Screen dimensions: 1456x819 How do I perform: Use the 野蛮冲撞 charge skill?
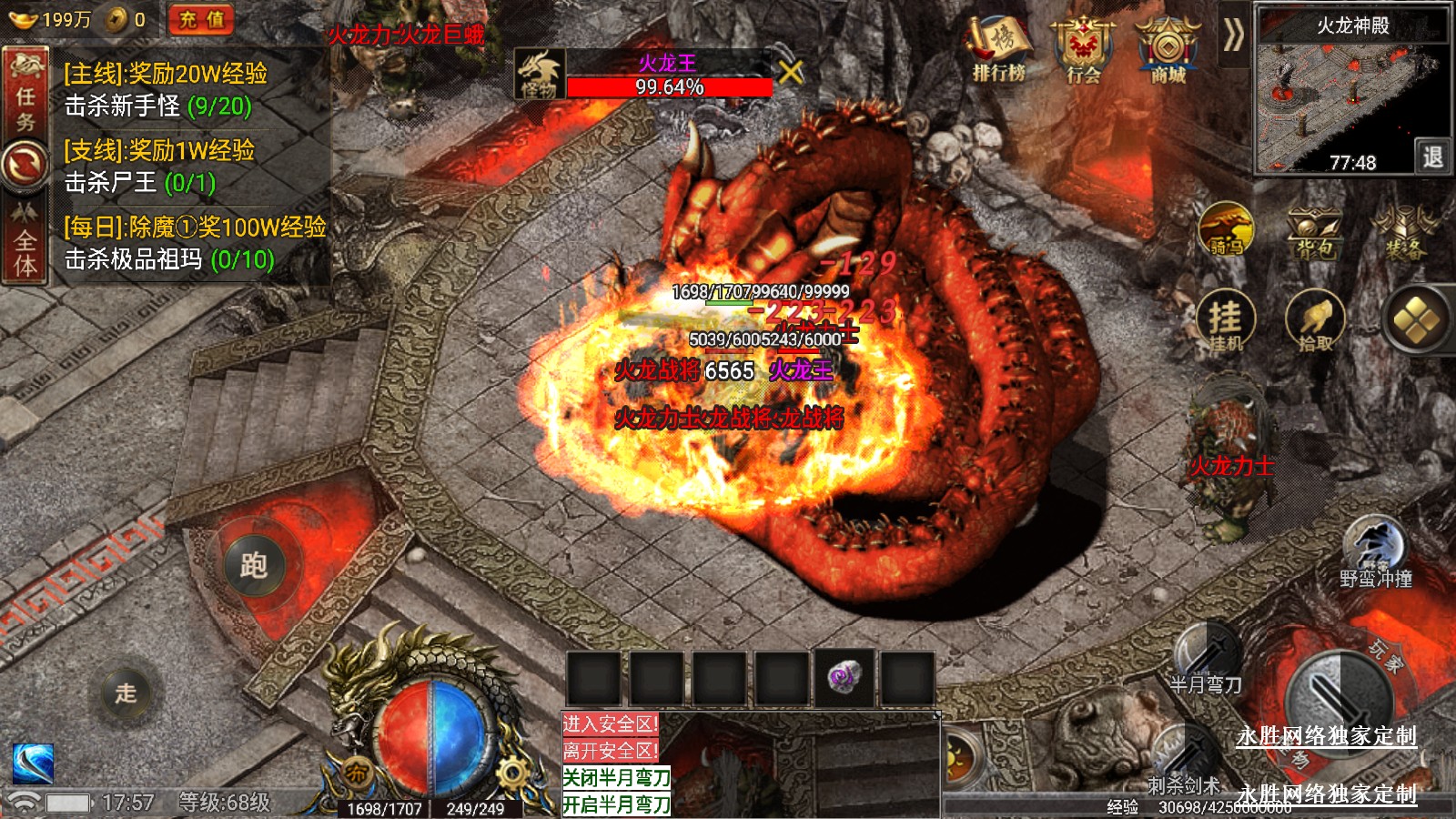1375,551
